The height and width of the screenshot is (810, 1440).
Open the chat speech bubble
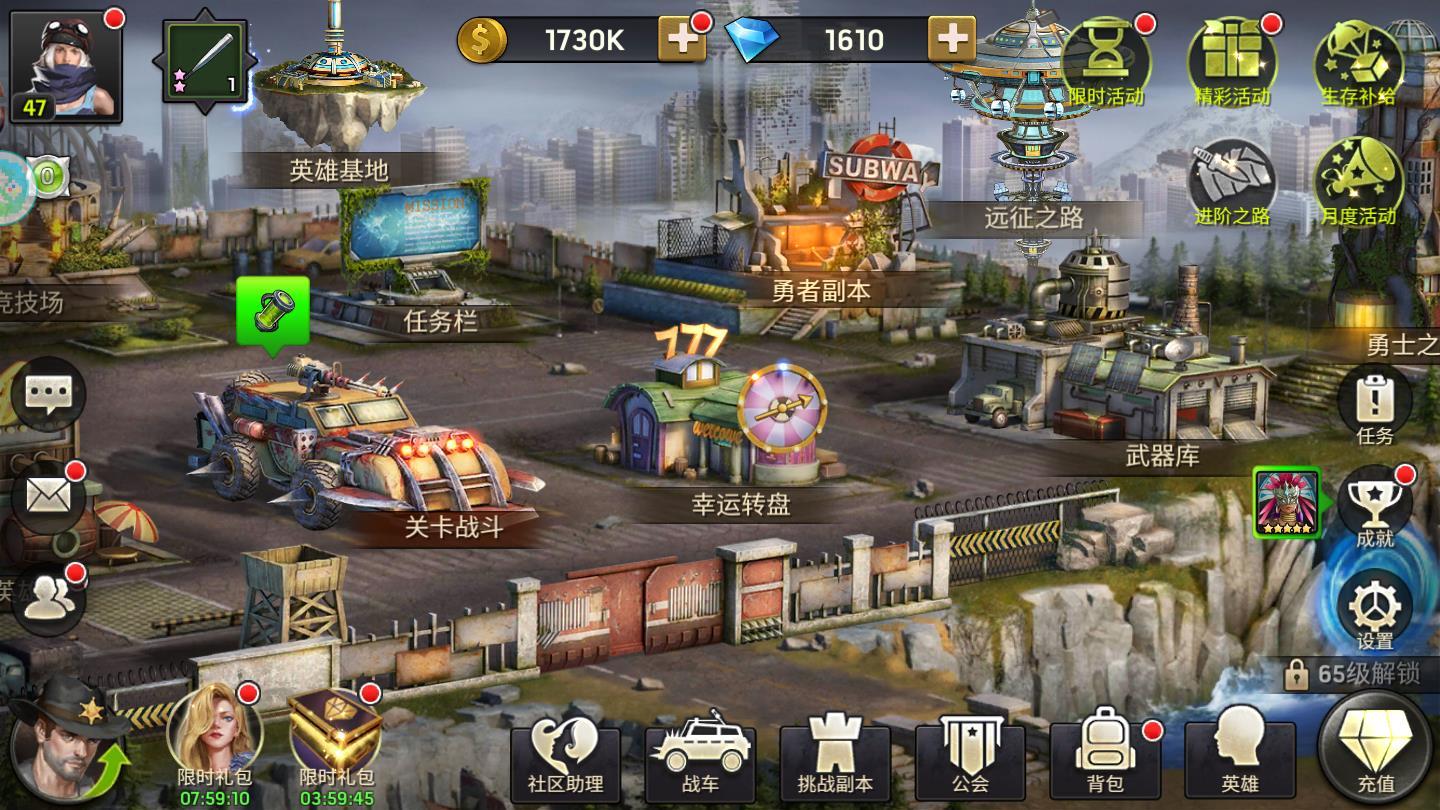pos(48,395)
